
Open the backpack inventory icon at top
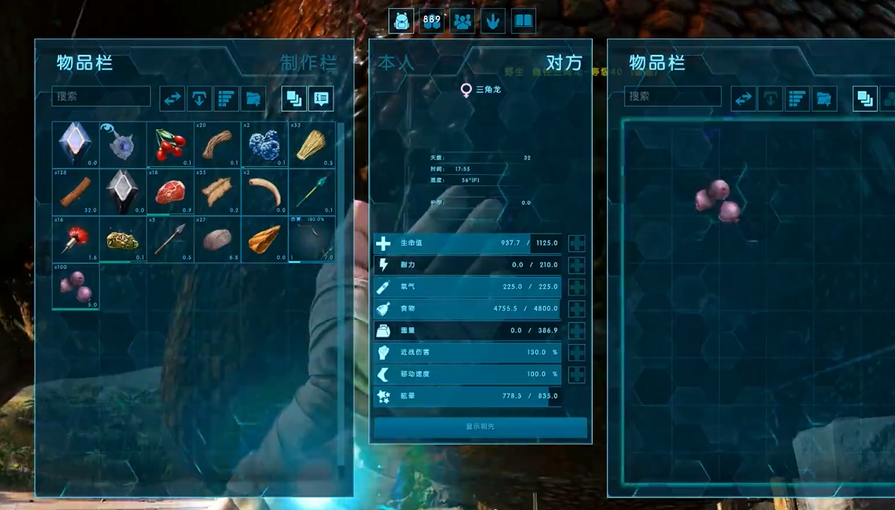click(401, 20)
